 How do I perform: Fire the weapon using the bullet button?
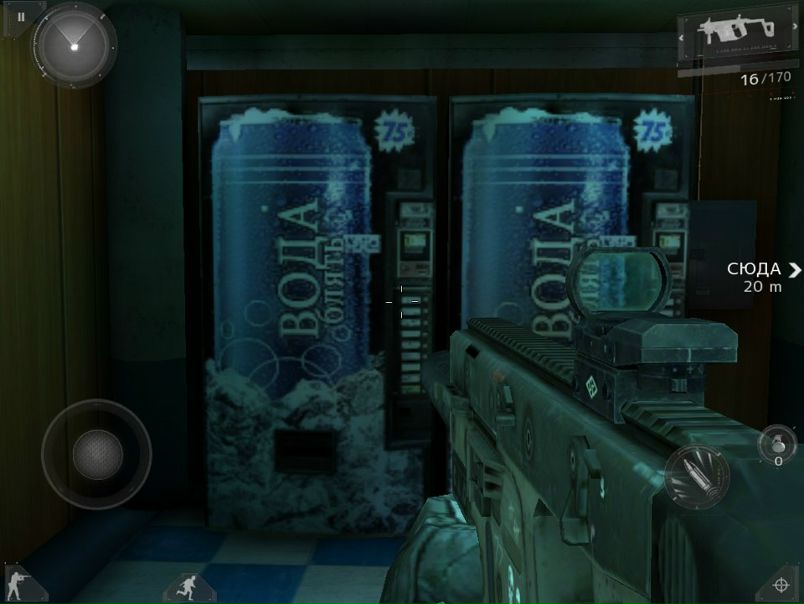[x=695, y=475]
